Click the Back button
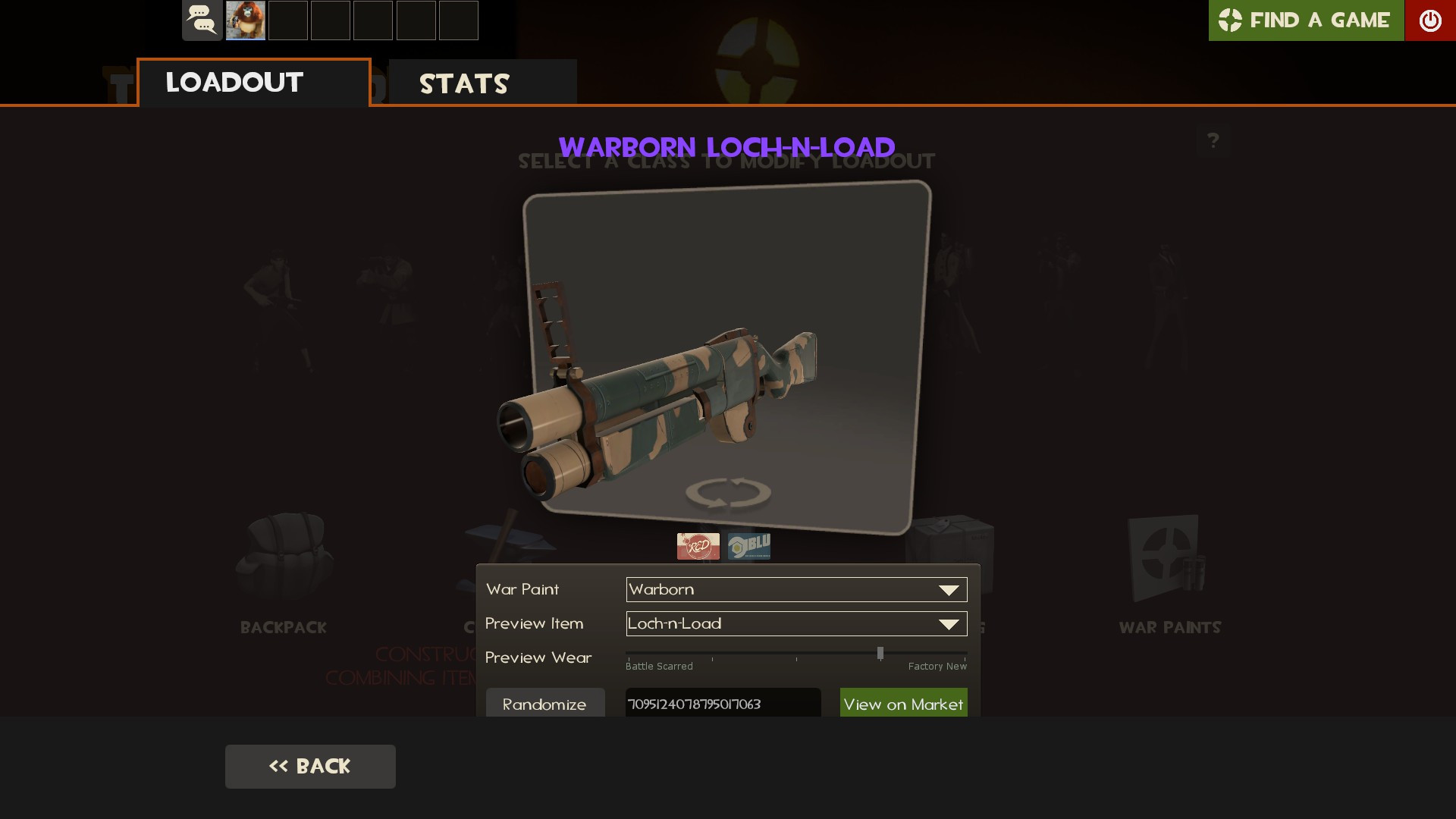Viewport: 1456px width, 819px height. click(x=309, y=766)
